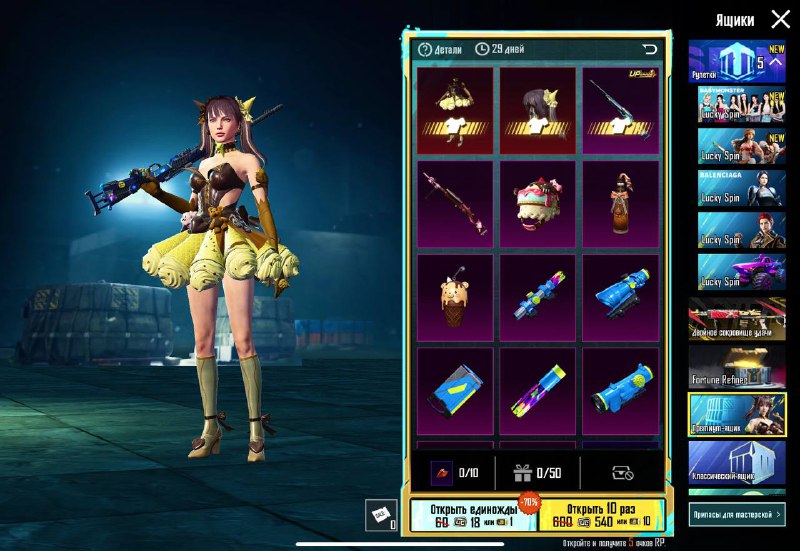800x551 pixels.
Task: Select the Рулетки category tab
Action: [x=736, y=62]
